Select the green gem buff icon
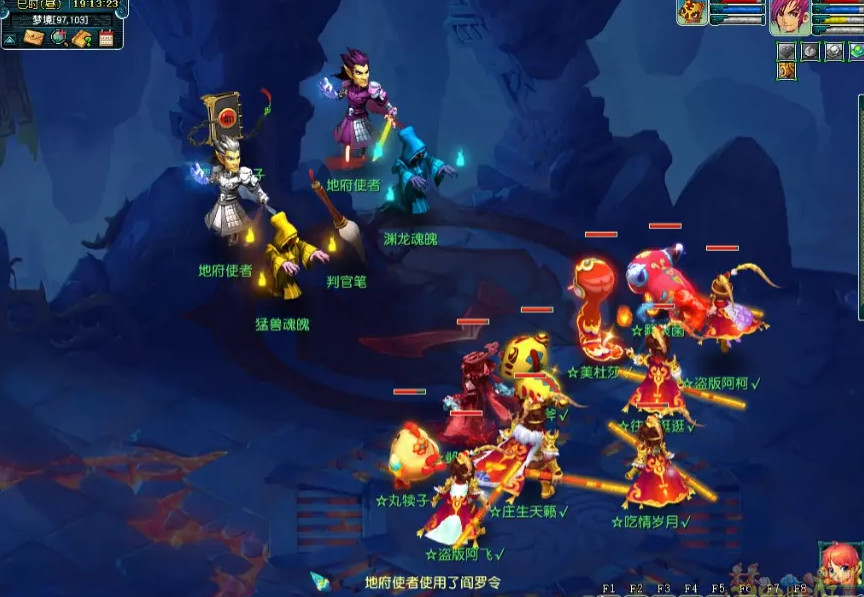 [857, 51]
